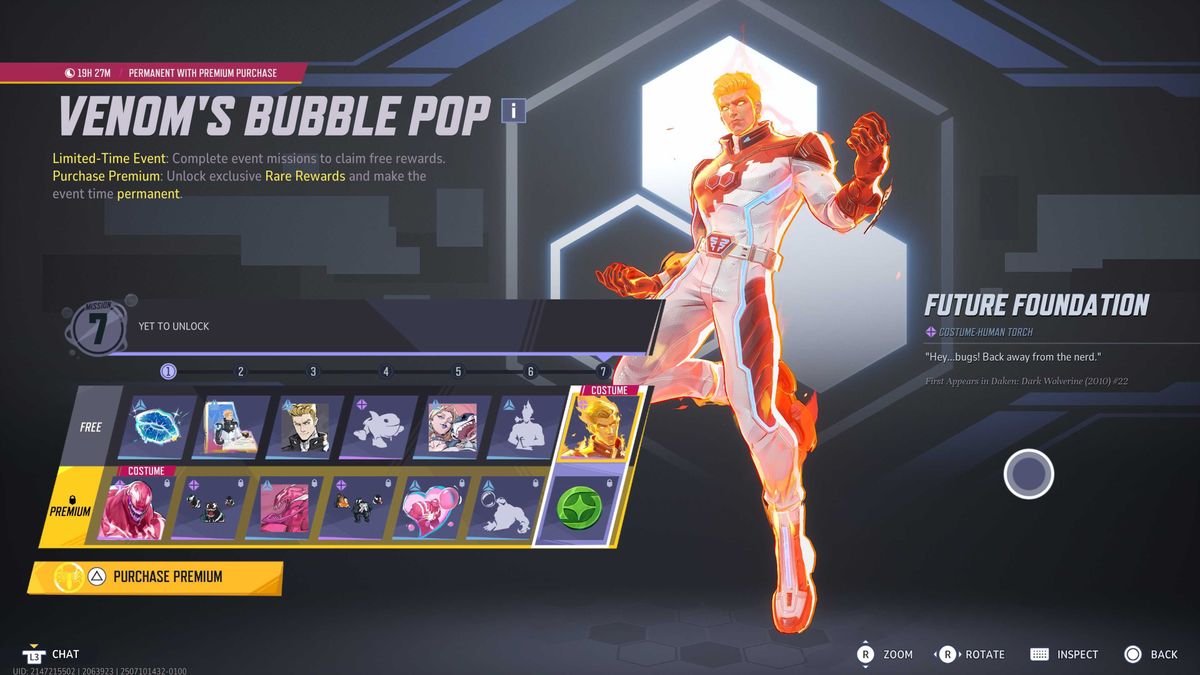Viewport: 1200px width, 675px height.
Task: Jump to mission 4 on the progress track
Action: point(386,372)
